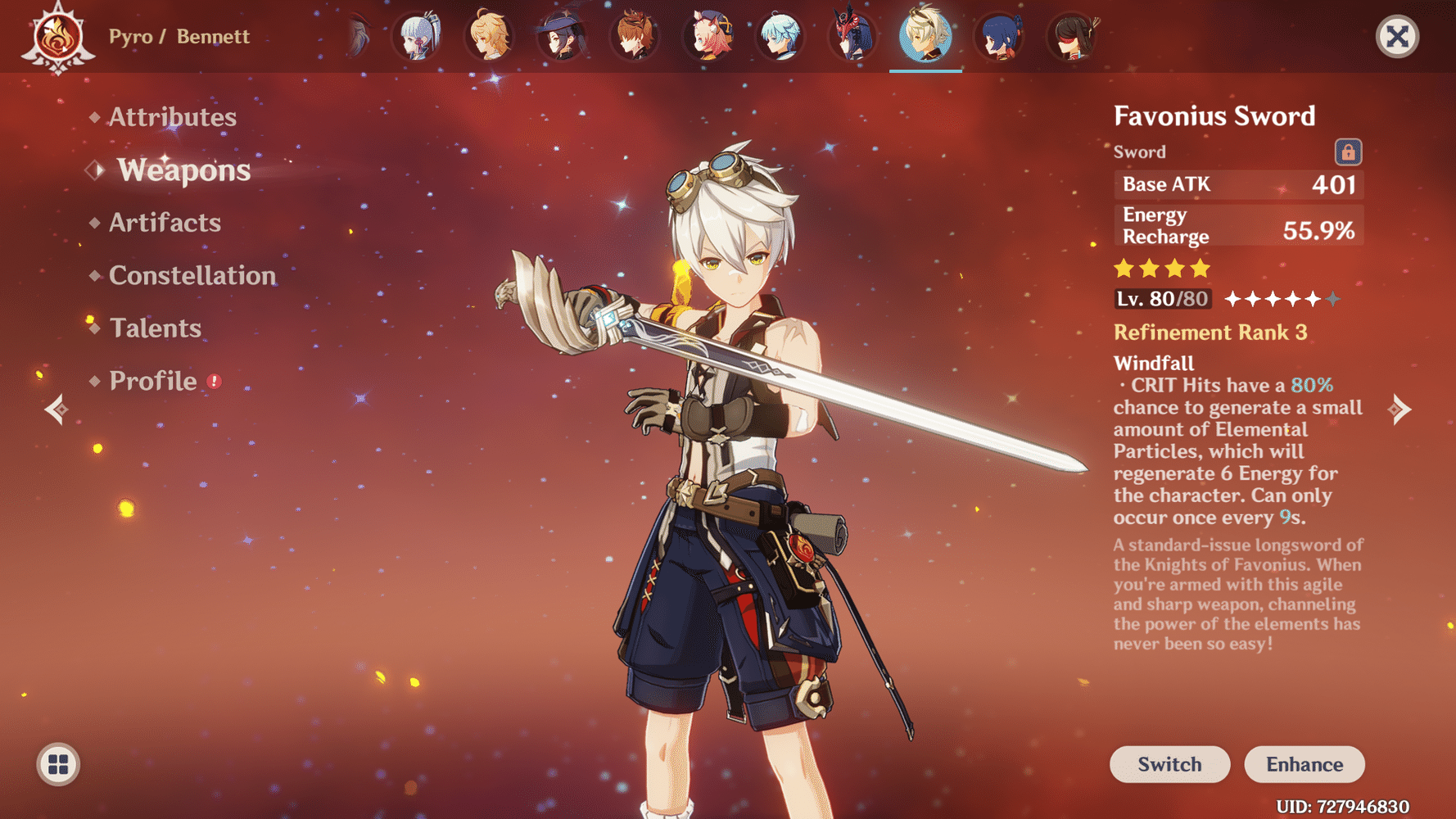
Task: Open the Attributes section
Action: (x=172, y=117)
